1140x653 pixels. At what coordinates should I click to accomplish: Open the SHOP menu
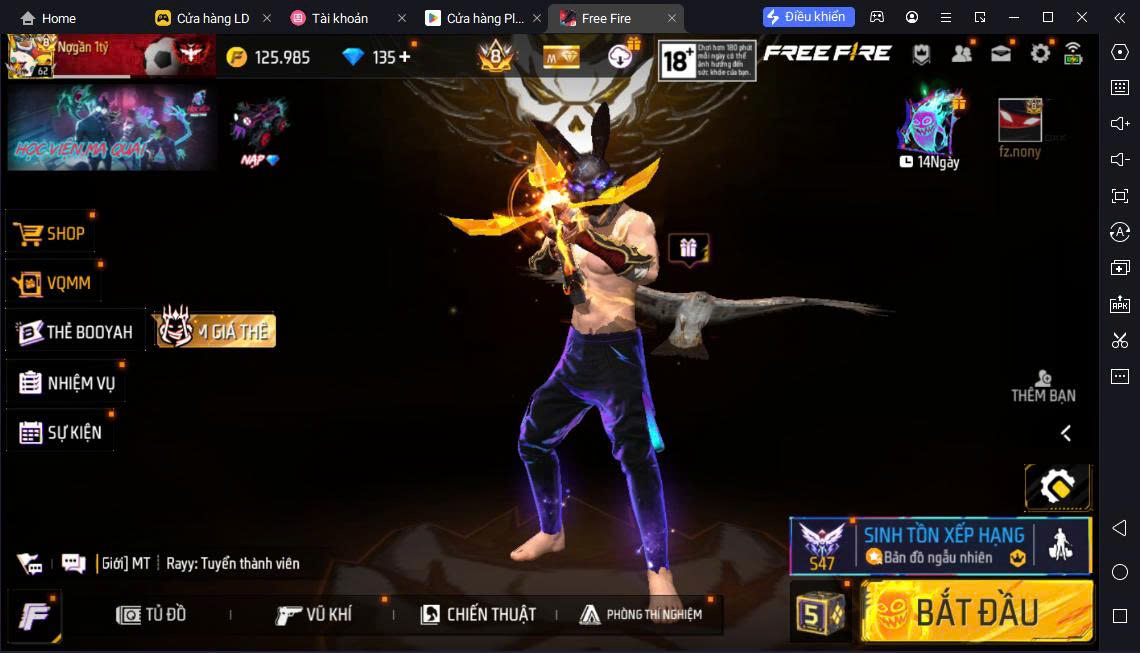[x=52, y=233]
